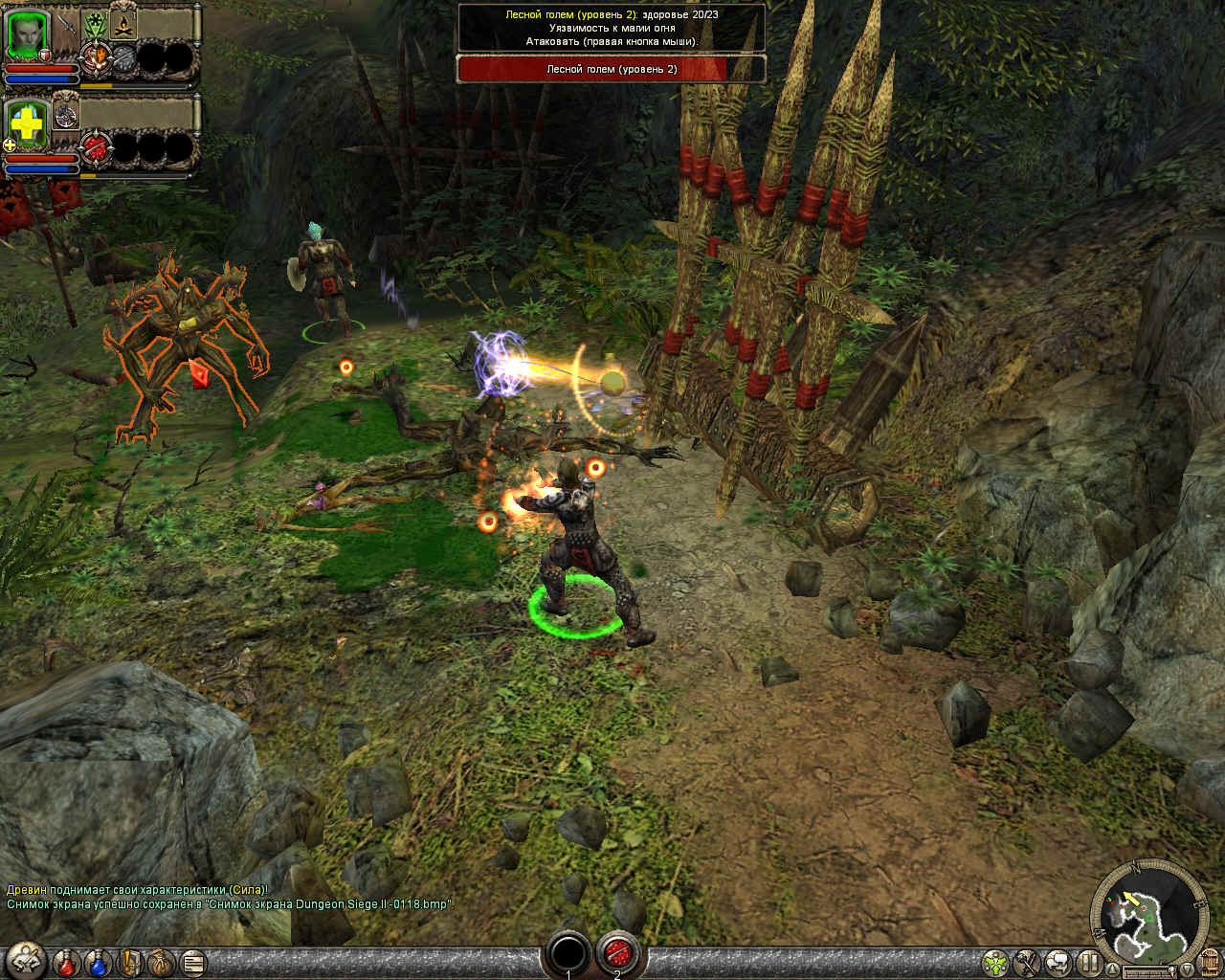Image resolution: width=1225 pixels, height=980 pixels.
Task: Pause the game
Action: click(x=1089, y=962)
